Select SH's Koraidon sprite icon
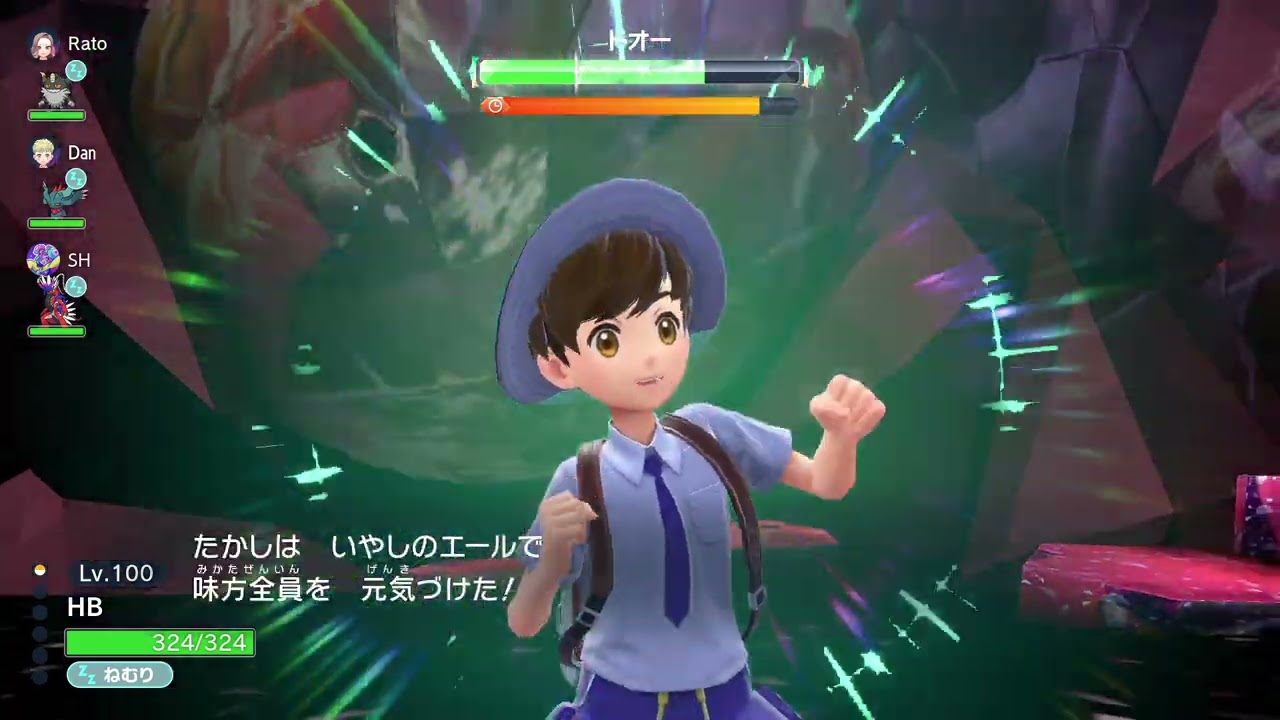The height and width of the screenshot is (720, 1280). 54,307
